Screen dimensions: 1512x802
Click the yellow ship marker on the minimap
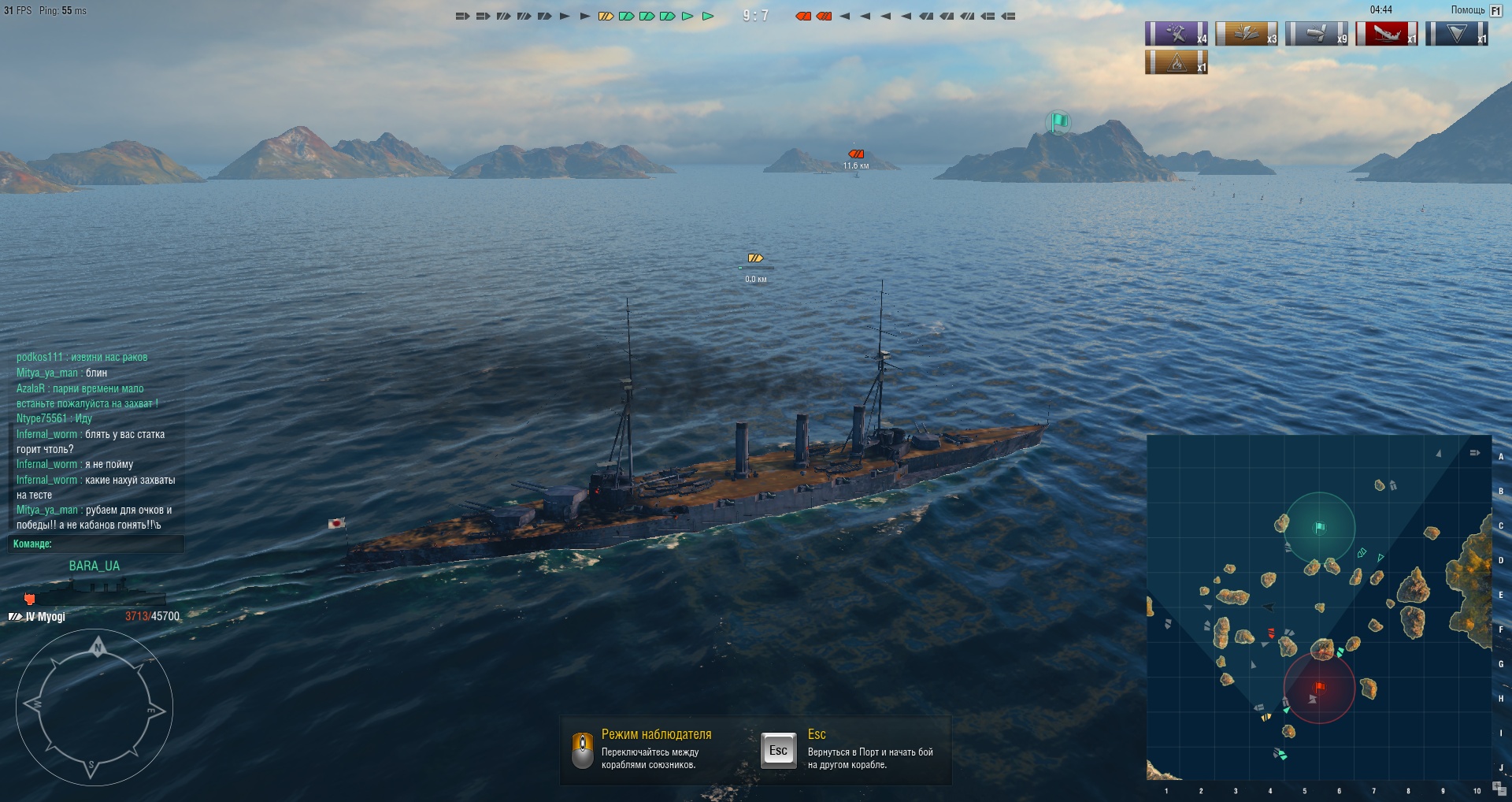coord(1266,717)
